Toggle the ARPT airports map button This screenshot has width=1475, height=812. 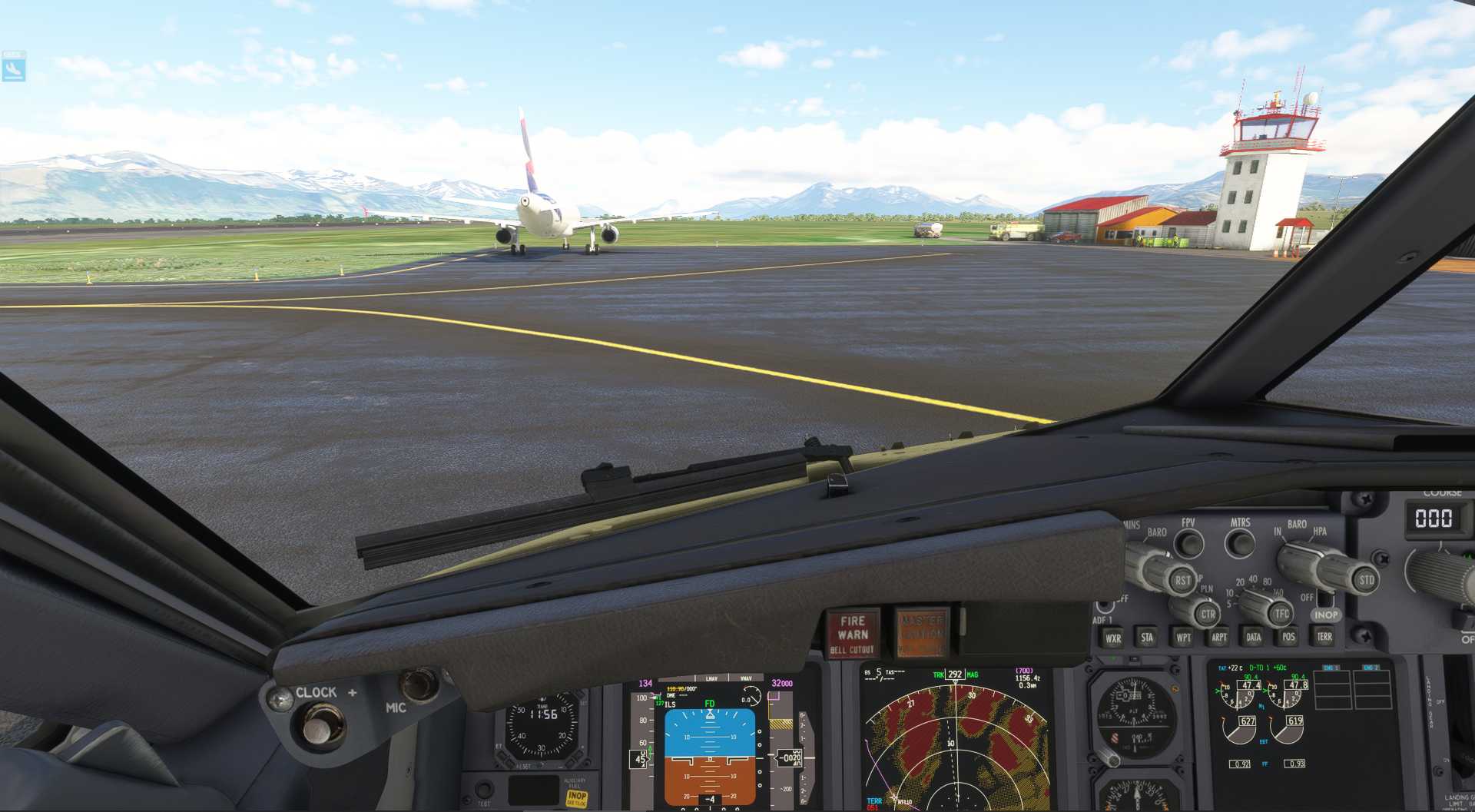pyautogui.click(x=1218, y=637)
